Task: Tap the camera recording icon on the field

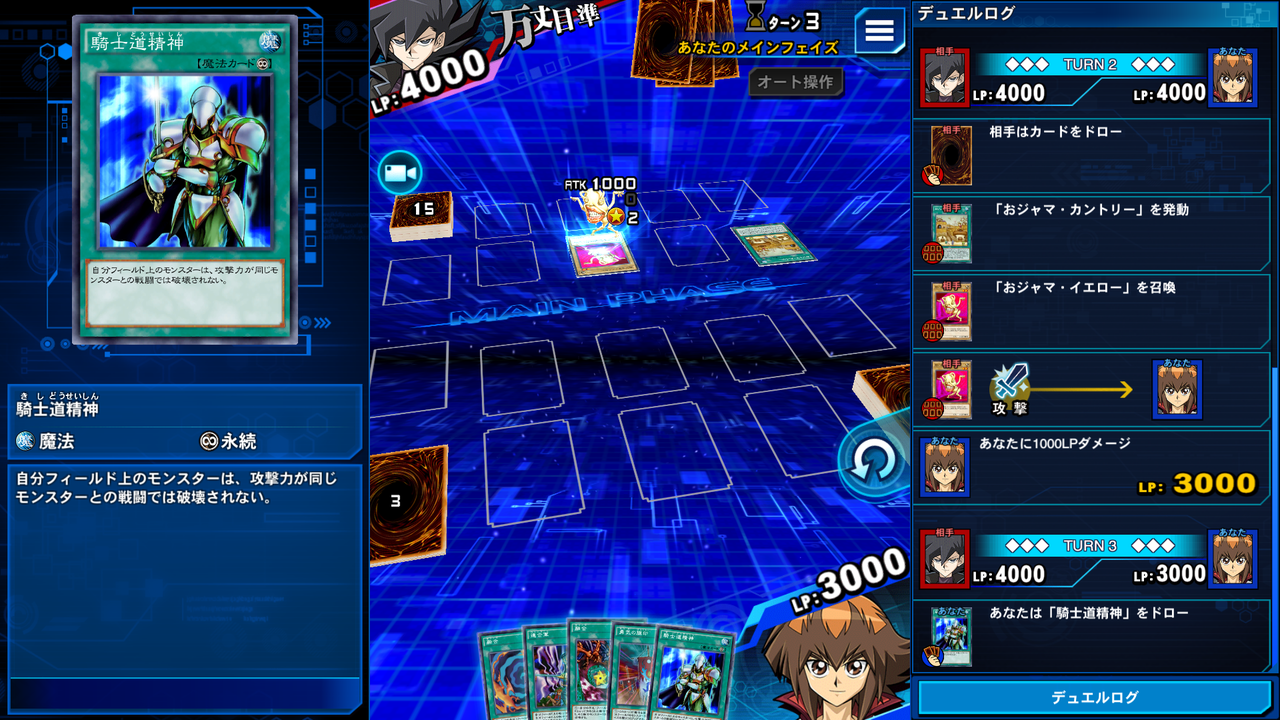Action: click(x=402, y=172)
